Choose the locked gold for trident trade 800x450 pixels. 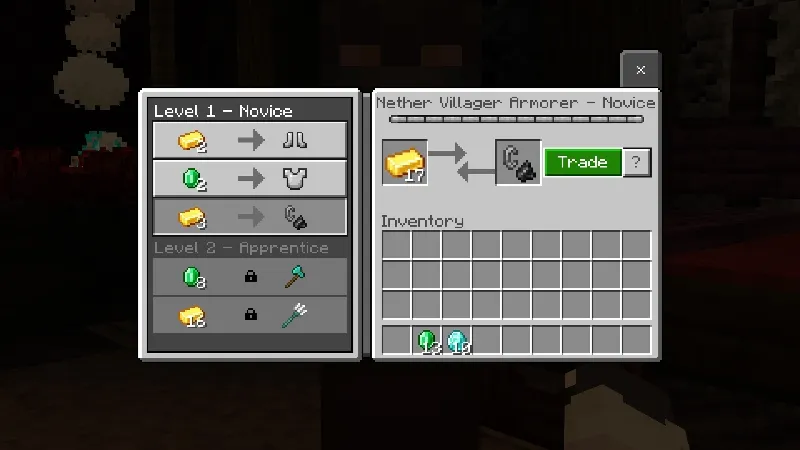[249, 314]
